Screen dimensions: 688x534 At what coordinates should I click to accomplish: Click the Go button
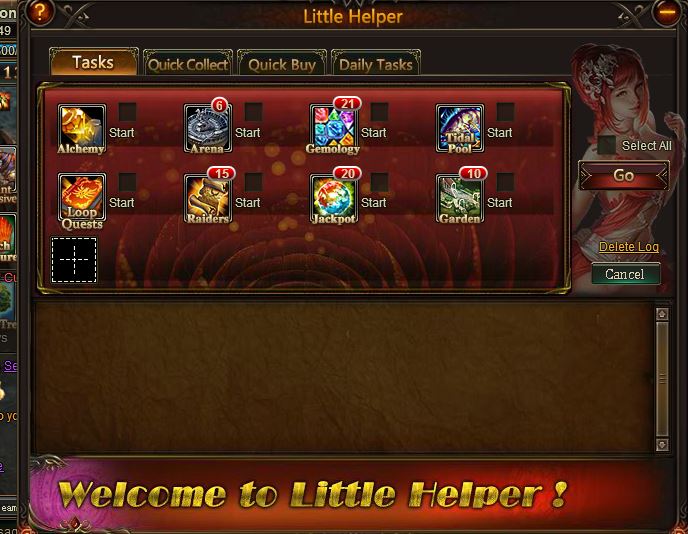623,175
